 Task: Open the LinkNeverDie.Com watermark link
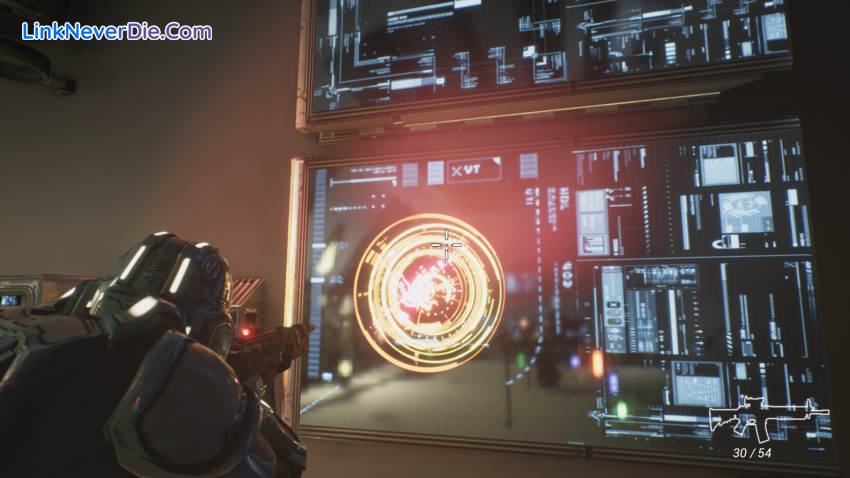point(117,31)
